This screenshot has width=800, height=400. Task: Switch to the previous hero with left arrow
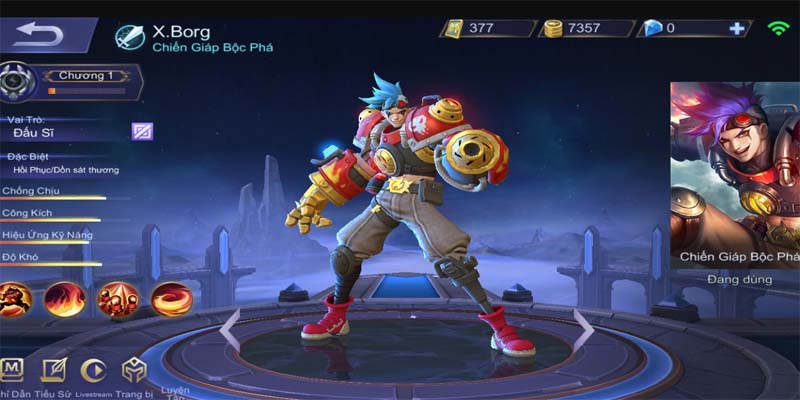click(231, 330)
